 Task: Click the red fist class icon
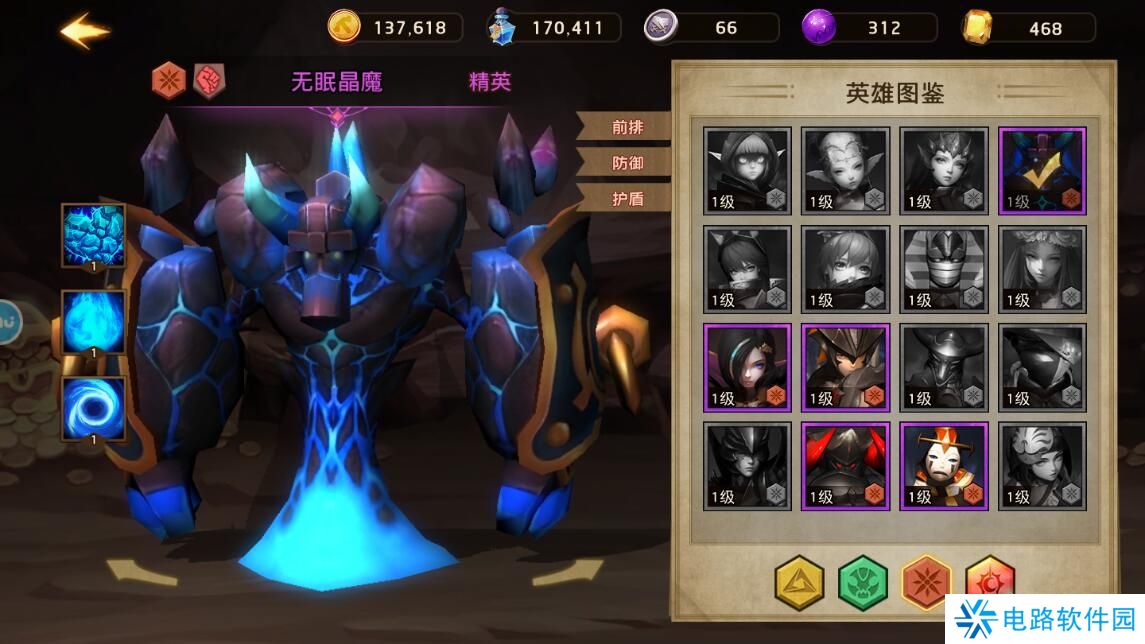coord(209,79)
